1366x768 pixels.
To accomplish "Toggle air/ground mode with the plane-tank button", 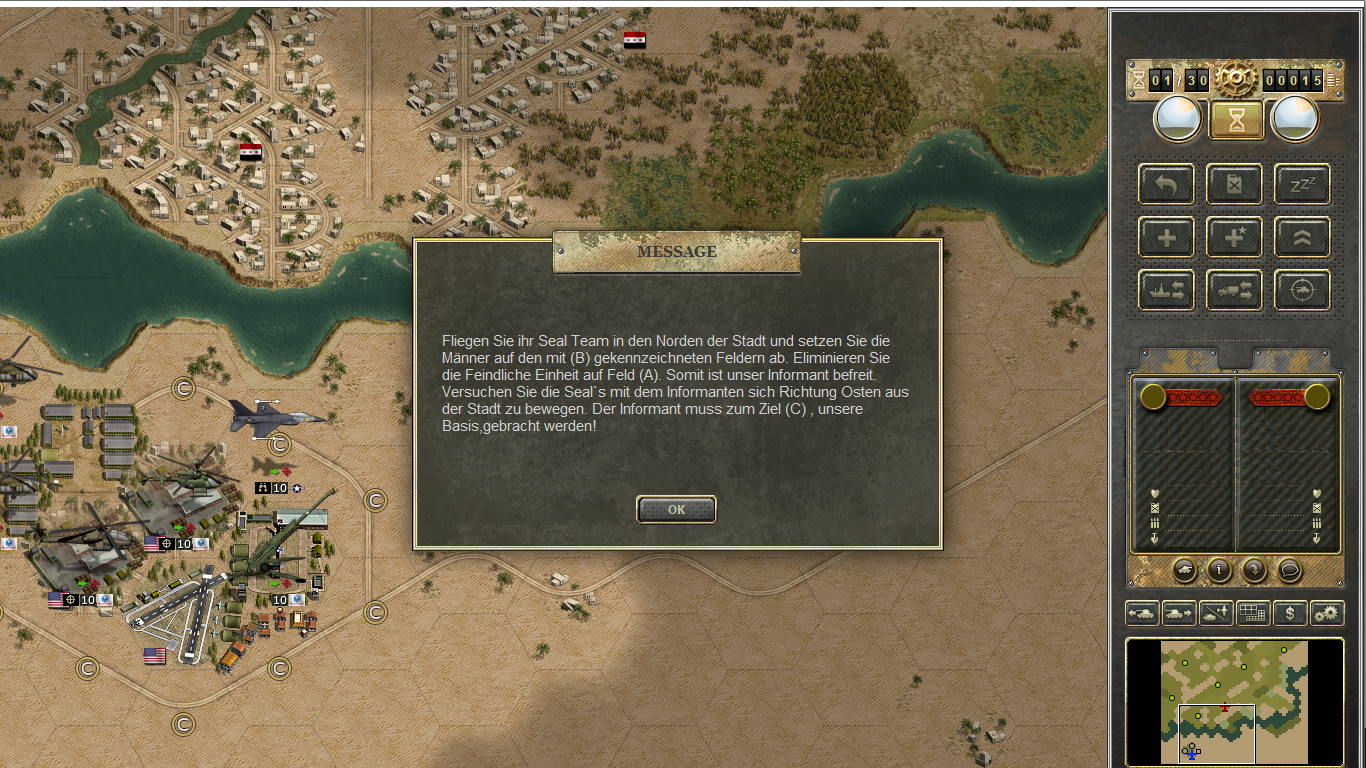I will 1216,613.
